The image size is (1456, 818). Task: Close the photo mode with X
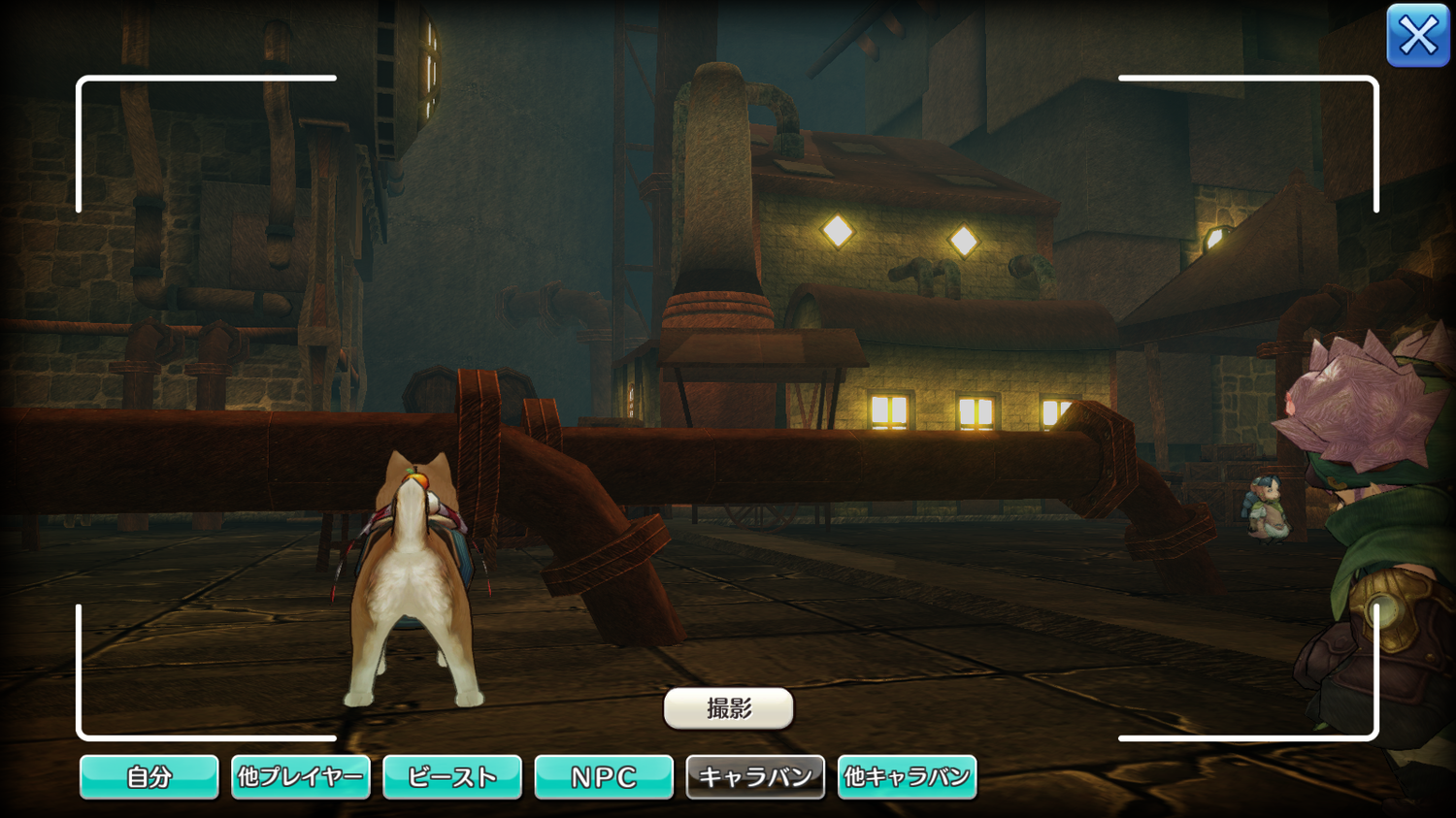tap(1417, 36)
